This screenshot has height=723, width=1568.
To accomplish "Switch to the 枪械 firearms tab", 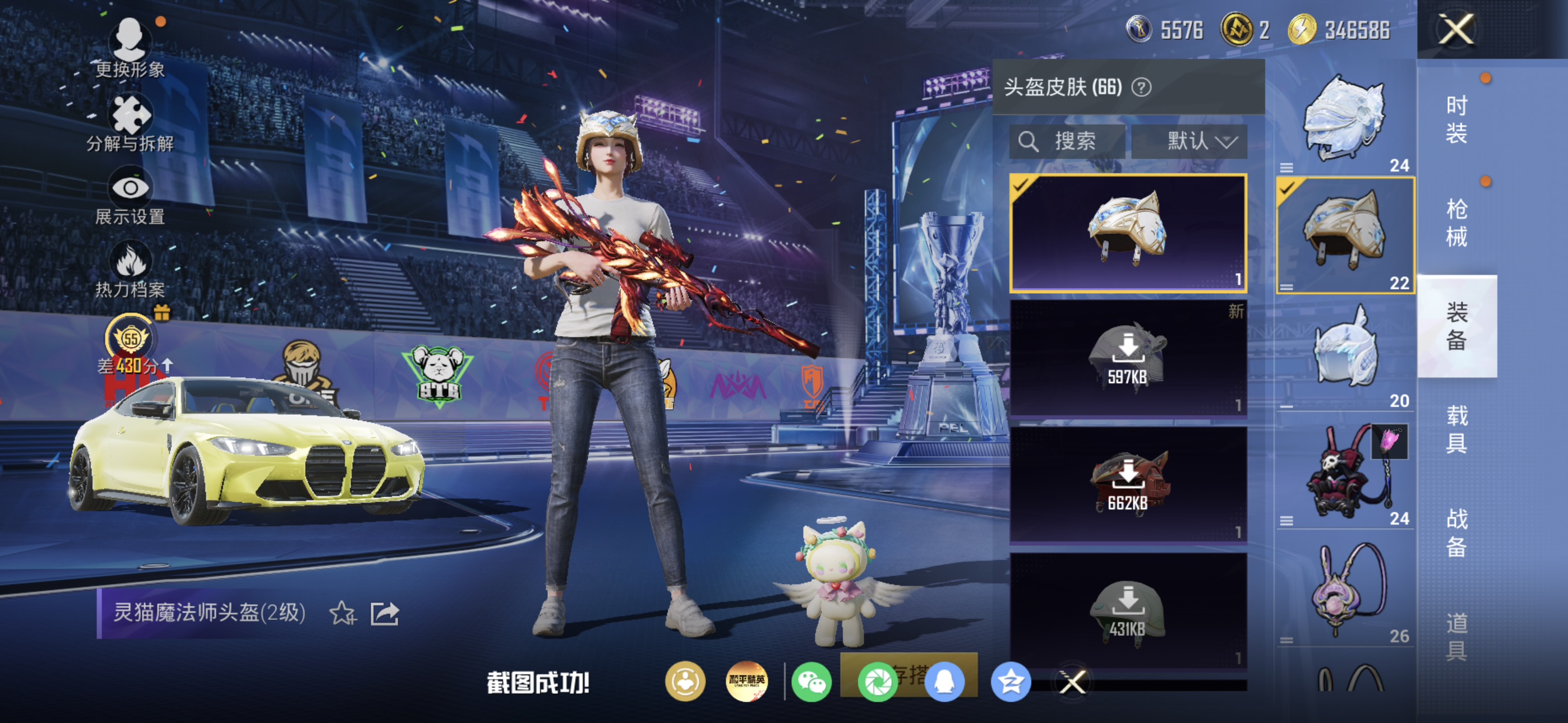I will pyautogui.click(x=1456, y=223).
